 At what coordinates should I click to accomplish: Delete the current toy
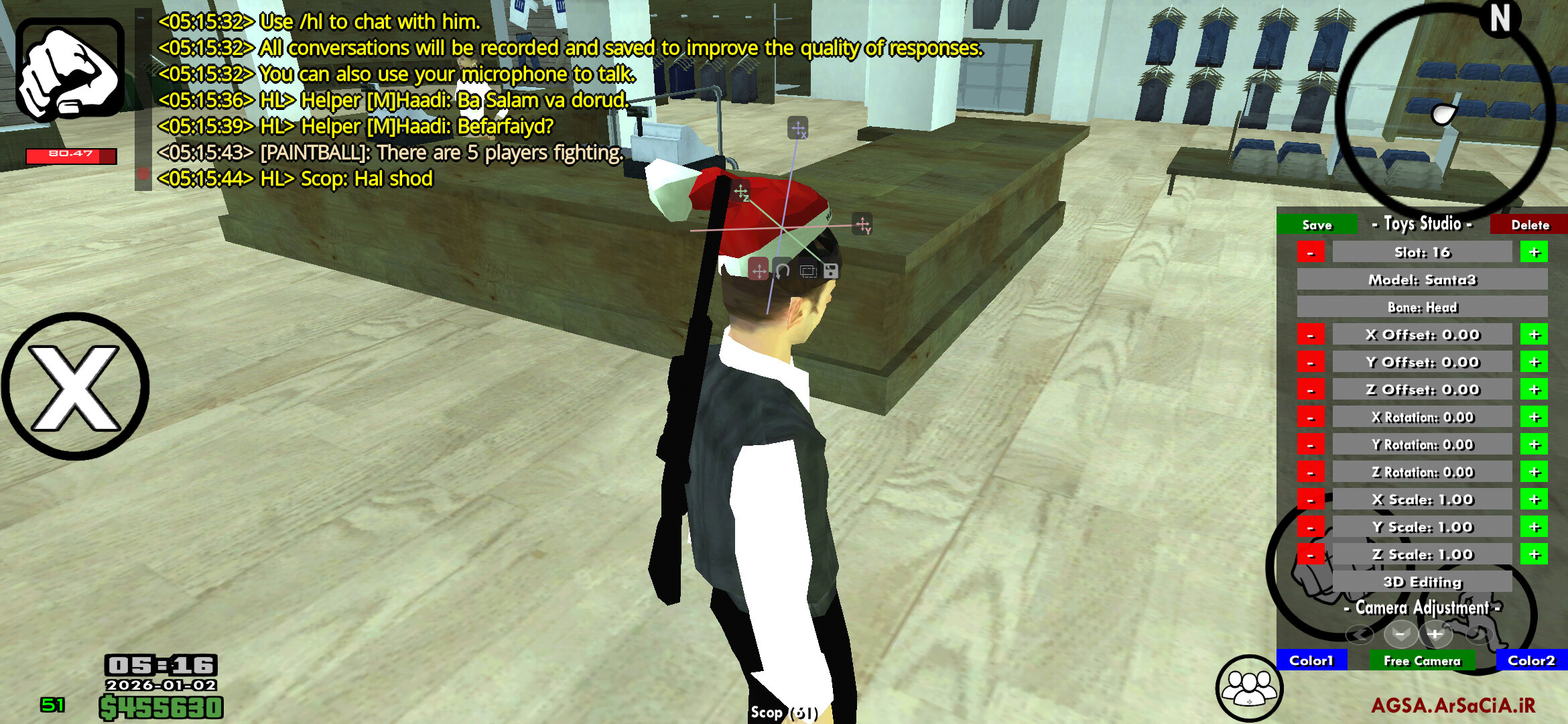point(1529,225)
